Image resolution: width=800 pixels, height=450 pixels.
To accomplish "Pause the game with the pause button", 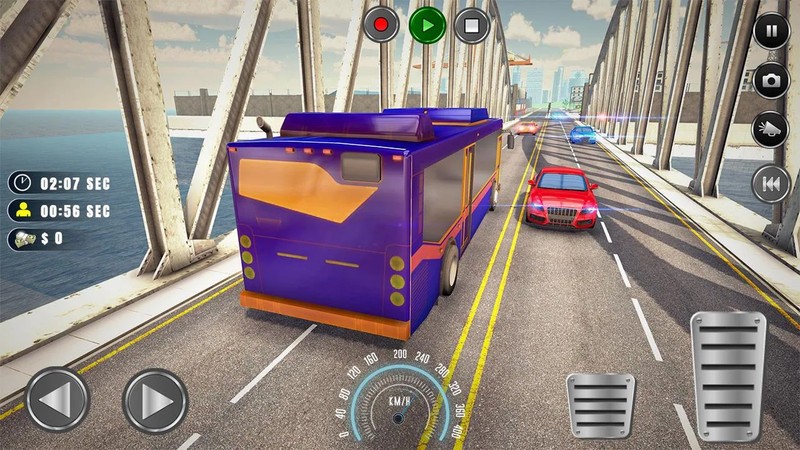I will tap(771, 29).
